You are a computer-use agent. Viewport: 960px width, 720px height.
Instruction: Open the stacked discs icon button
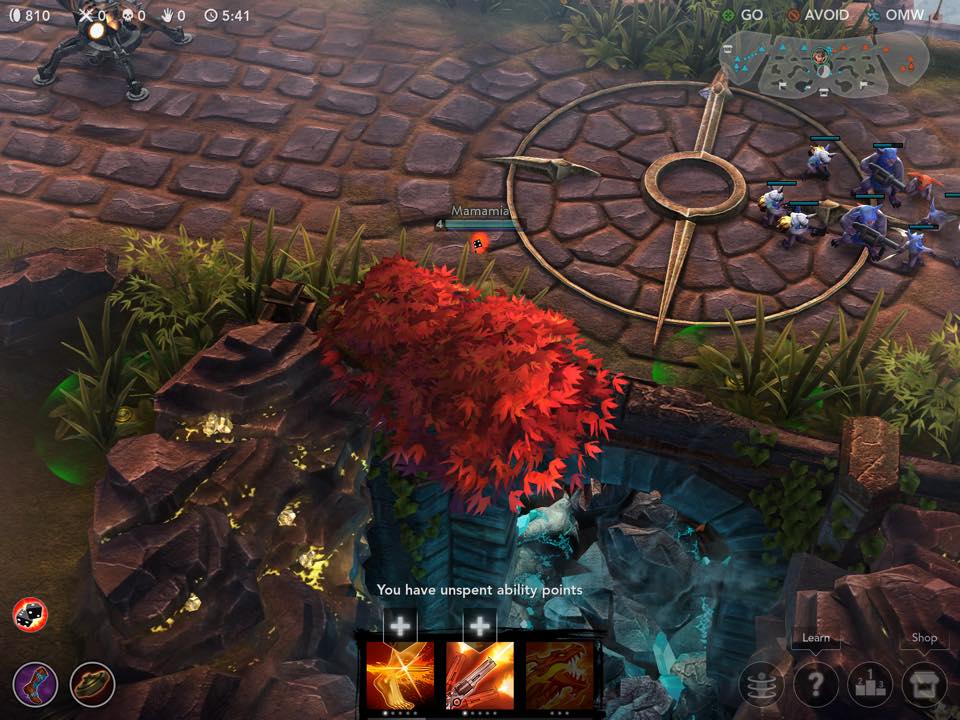(x=761, y=685)
